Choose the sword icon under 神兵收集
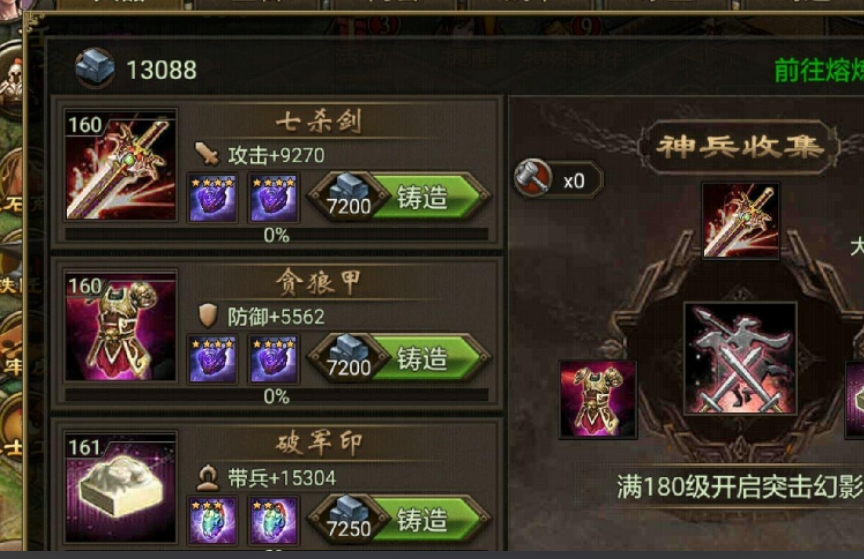Image resolution: width=864 pixels, height=559 pixels. 740,219
